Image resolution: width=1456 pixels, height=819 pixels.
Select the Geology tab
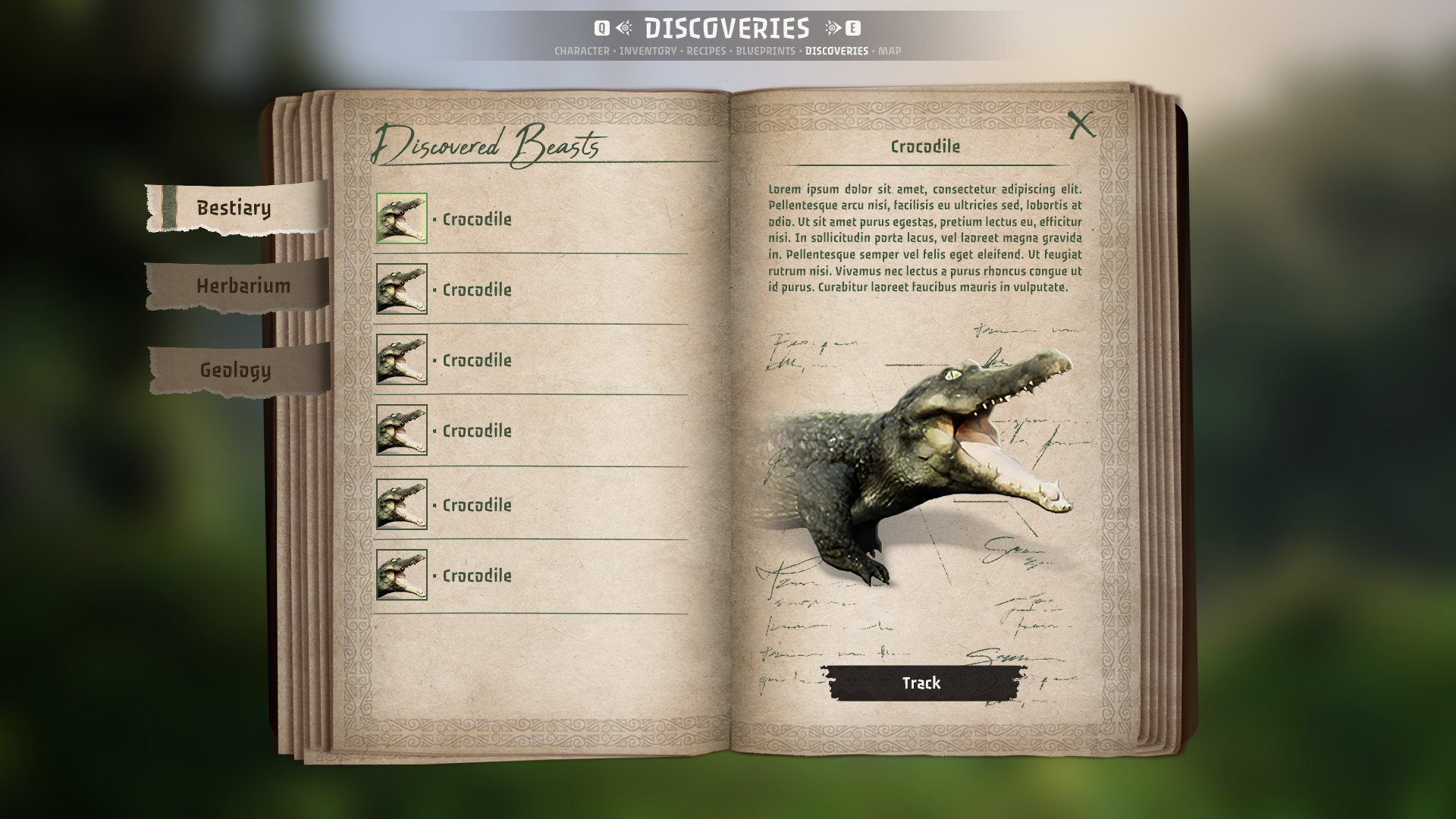point(235,370)
